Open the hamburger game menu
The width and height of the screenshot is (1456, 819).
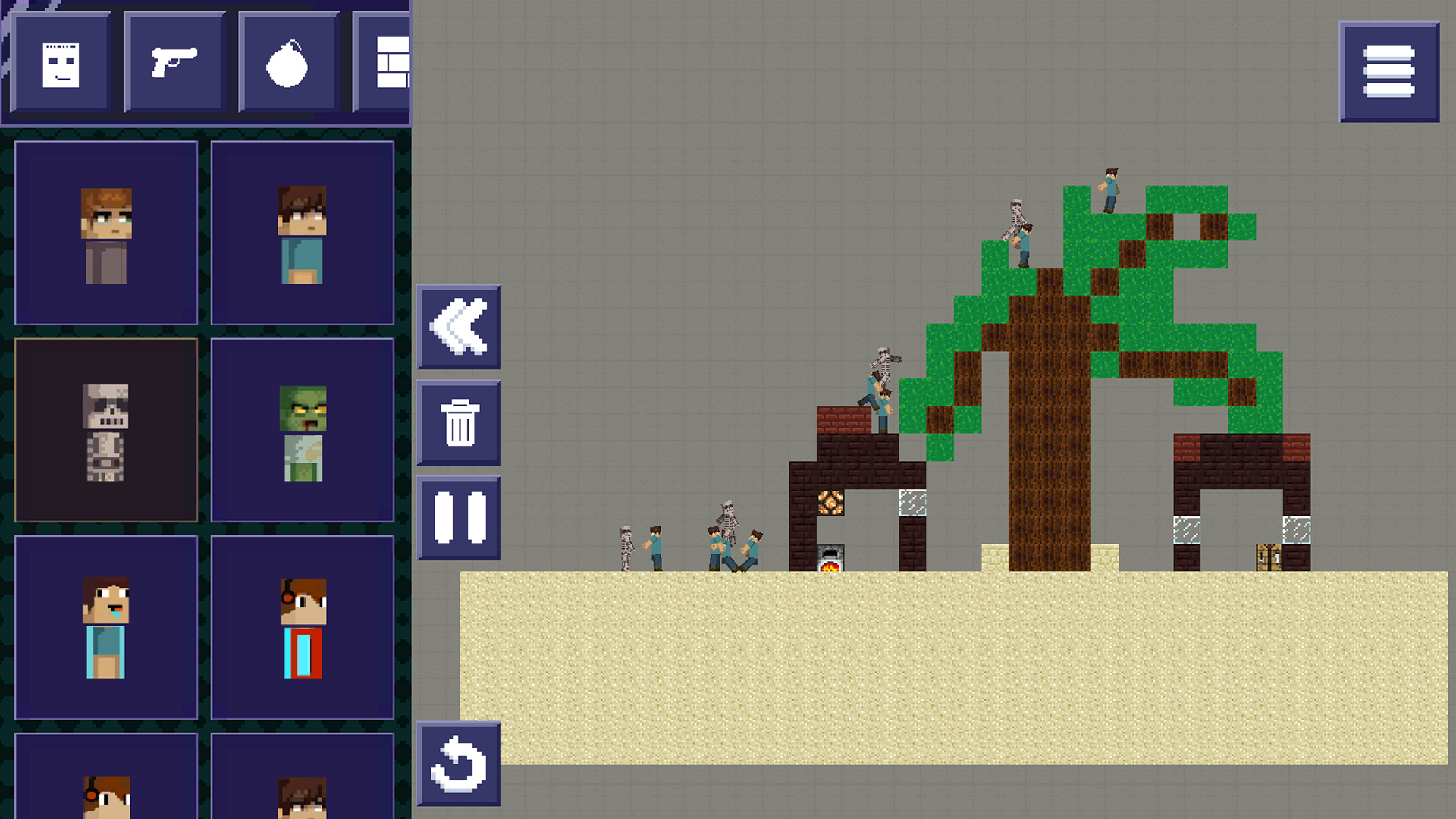click(1390, 72)
